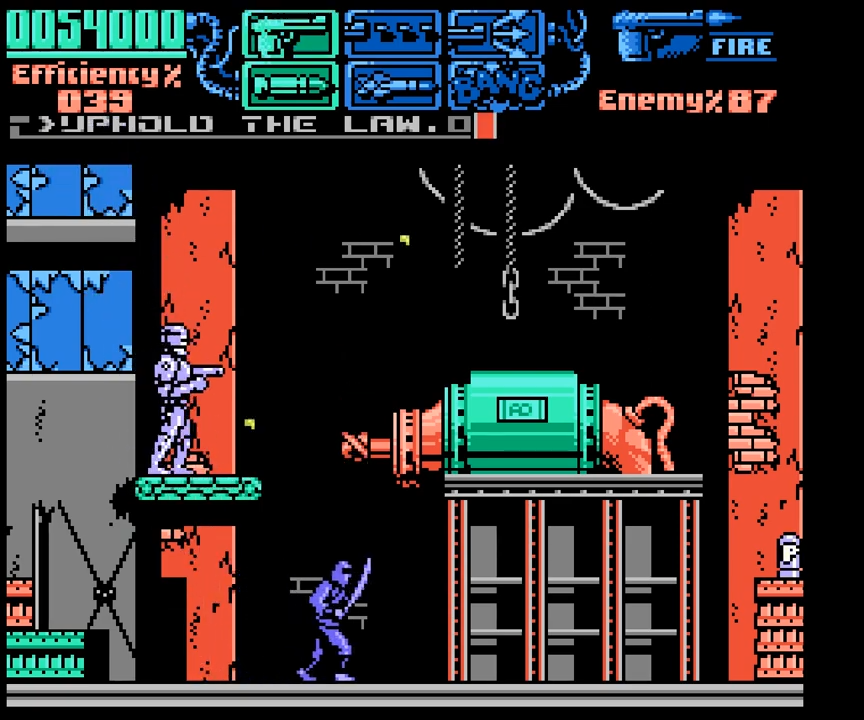Activate the BANG weapon slot

(496, 86)
